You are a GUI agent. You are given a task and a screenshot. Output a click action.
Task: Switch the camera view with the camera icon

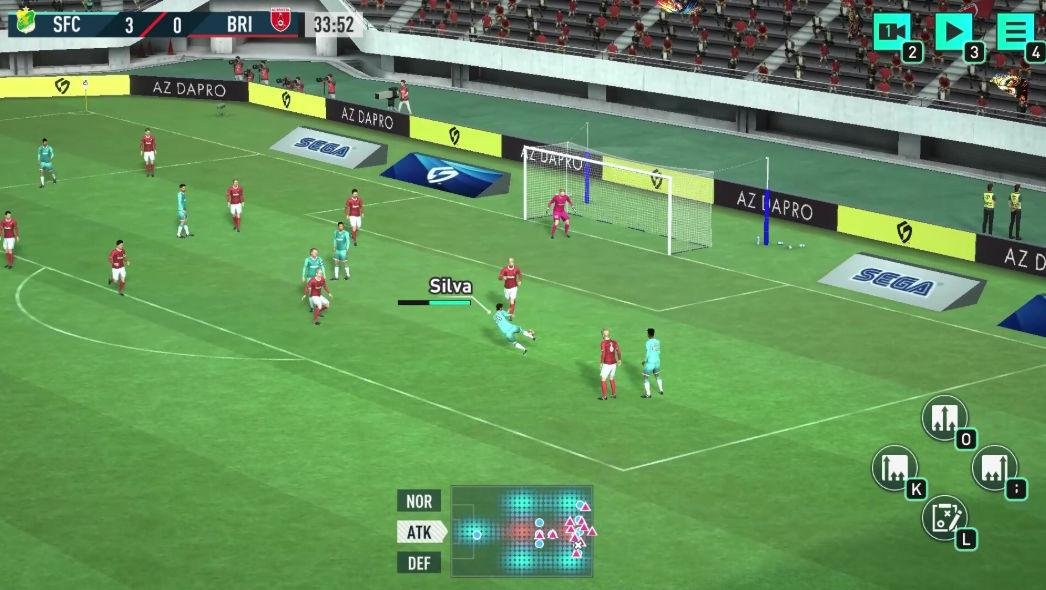tap(893, 32)
